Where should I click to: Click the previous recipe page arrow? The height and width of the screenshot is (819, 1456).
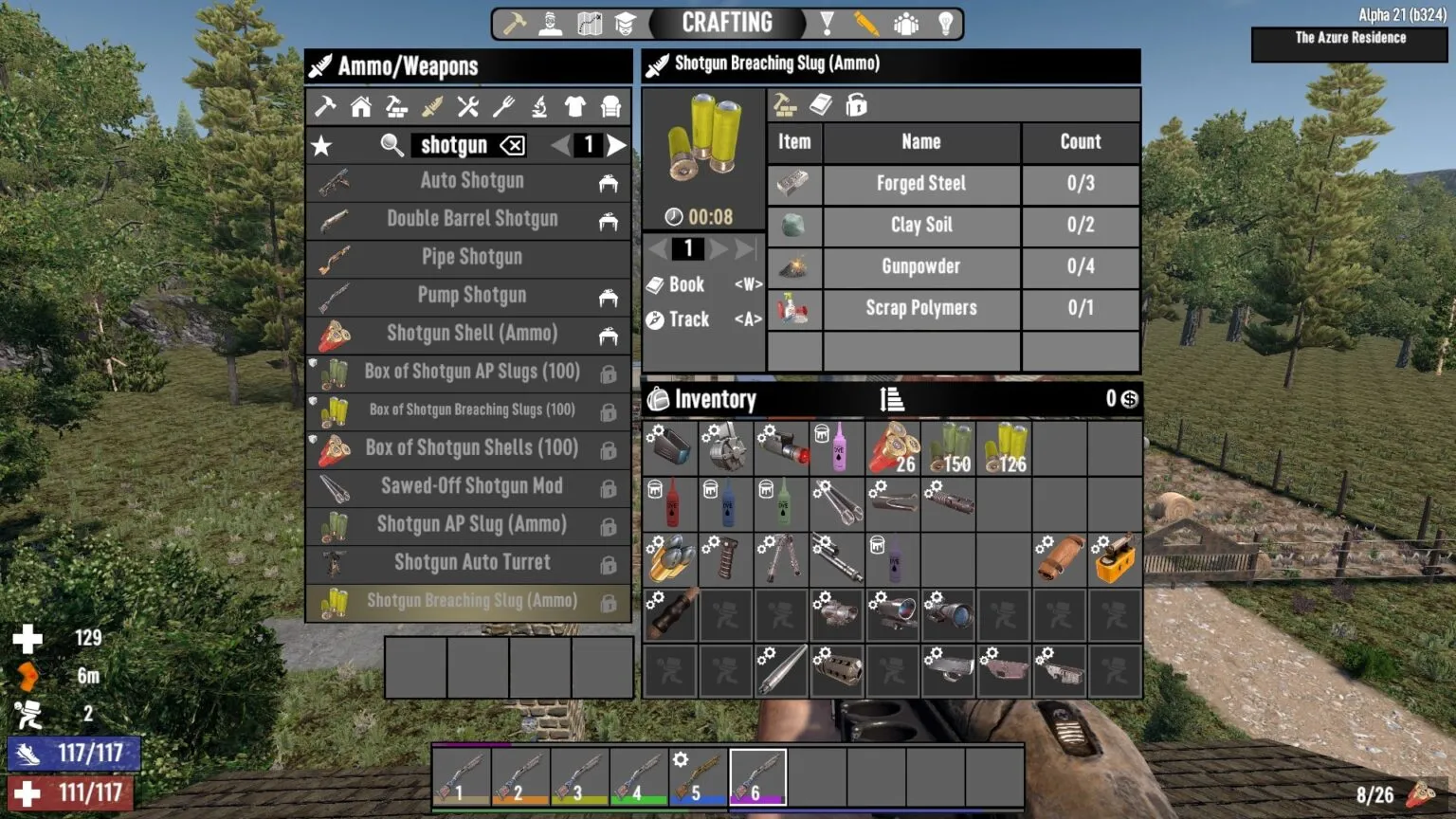tap(561, 145)
